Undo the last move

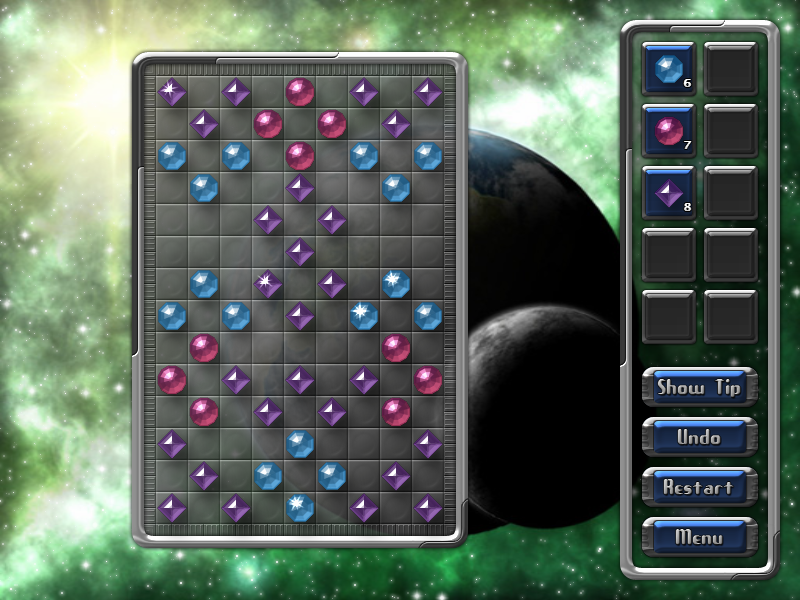(699, 437)
